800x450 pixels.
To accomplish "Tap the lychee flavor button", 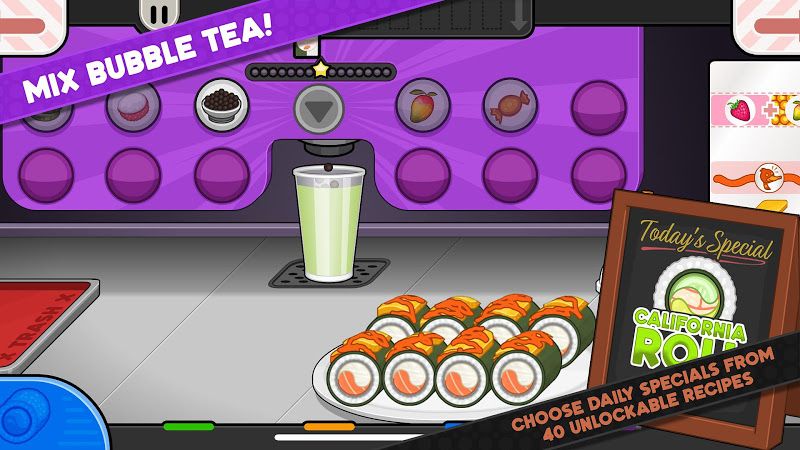I will pyautogui.click(x=132, y=105).
